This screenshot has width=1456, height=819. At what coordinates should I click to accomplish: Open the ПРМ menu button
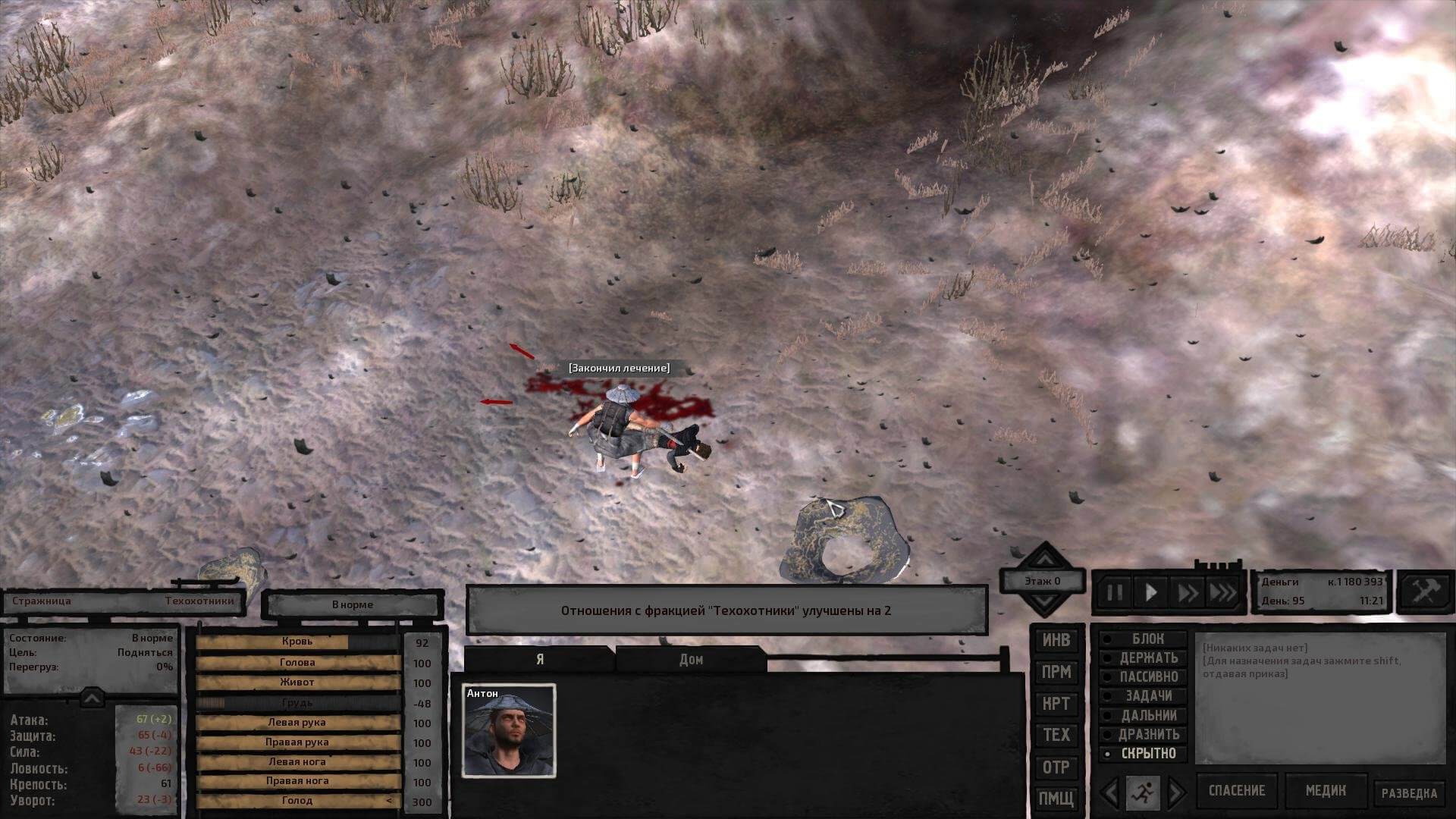click(1056, 672)
